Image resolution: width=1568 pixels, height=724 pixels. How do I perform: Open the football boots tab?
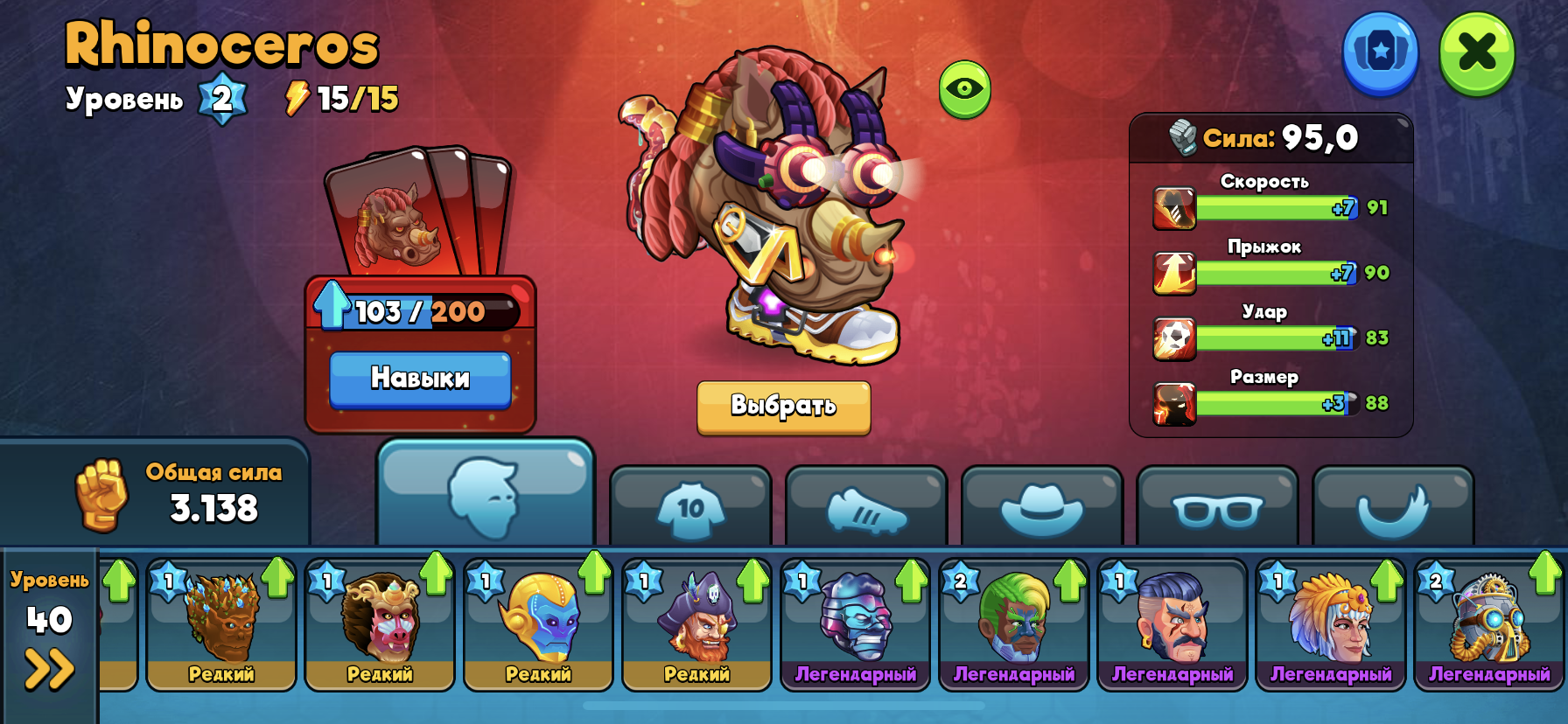(866, 509)
